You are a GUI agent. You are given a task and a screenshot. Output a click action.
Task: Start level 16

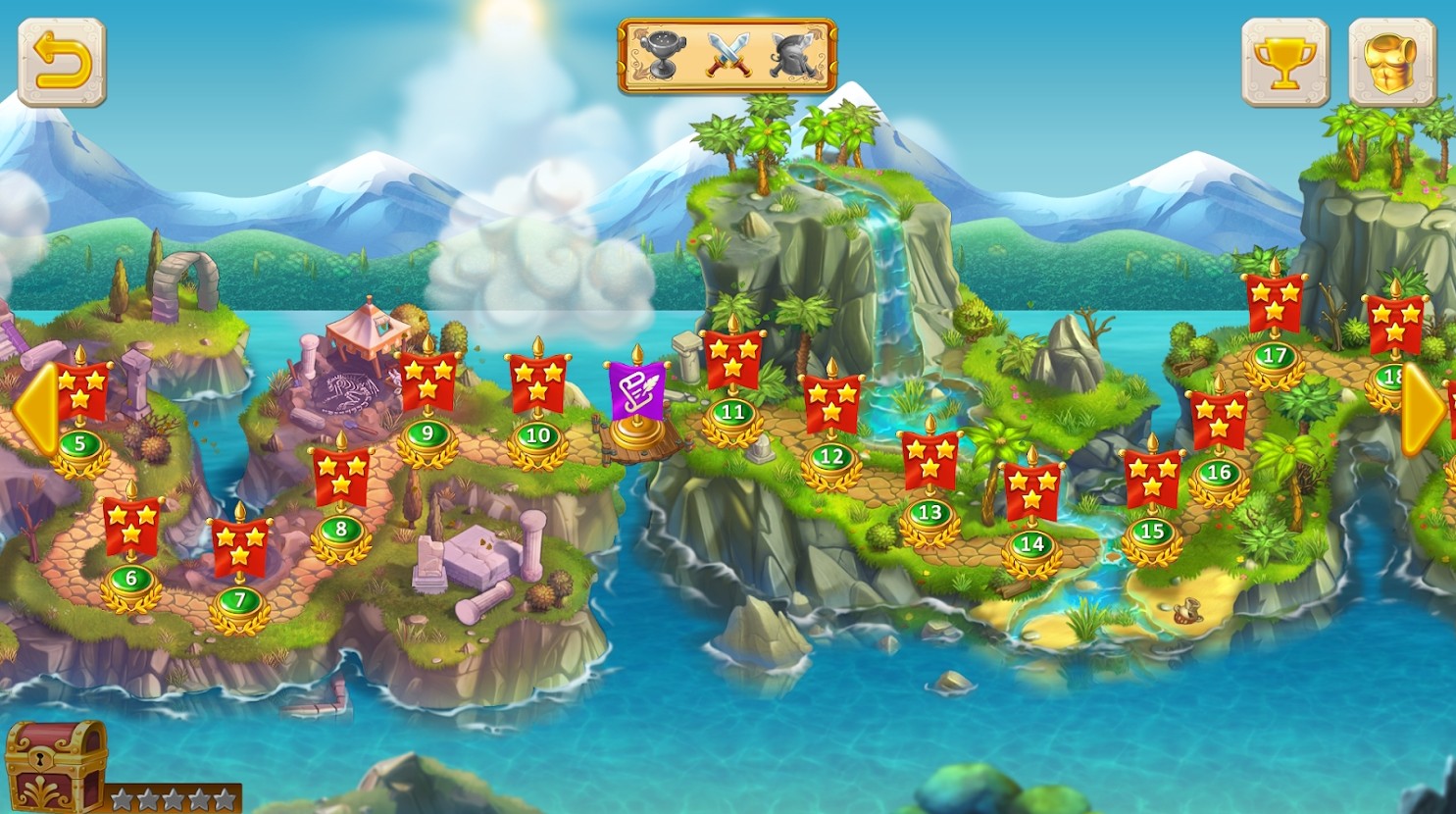tap(1218, 473)
